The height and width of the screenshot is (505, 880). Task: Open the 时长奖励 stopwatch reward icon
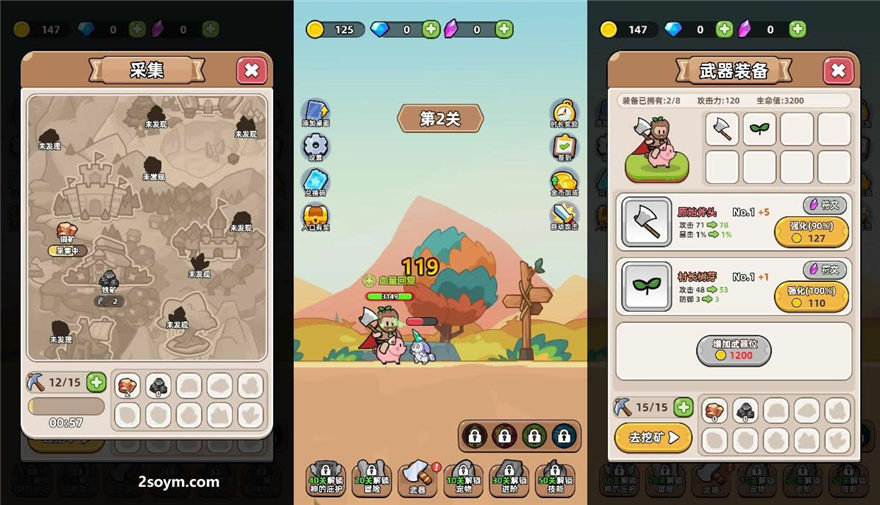564,112
